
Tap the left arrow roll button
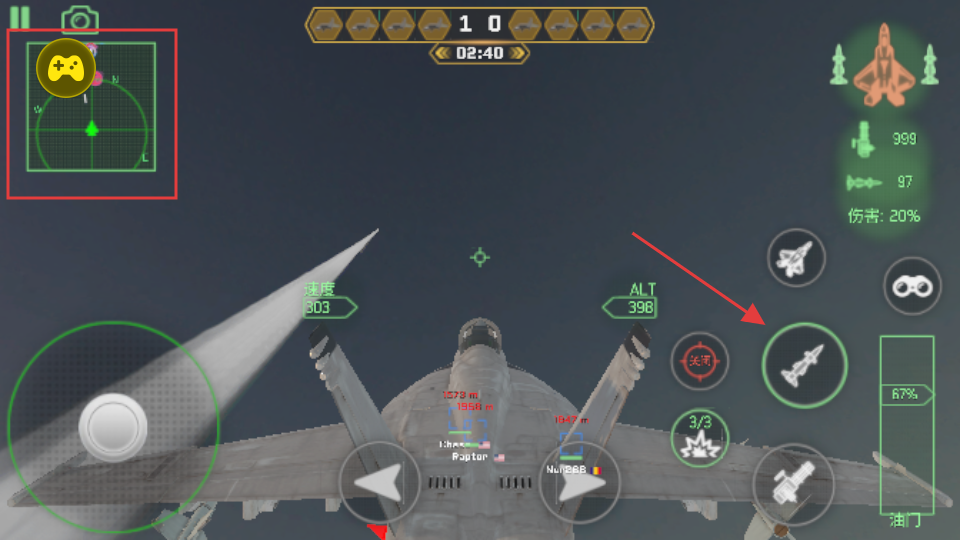click(x=380, y=483)
